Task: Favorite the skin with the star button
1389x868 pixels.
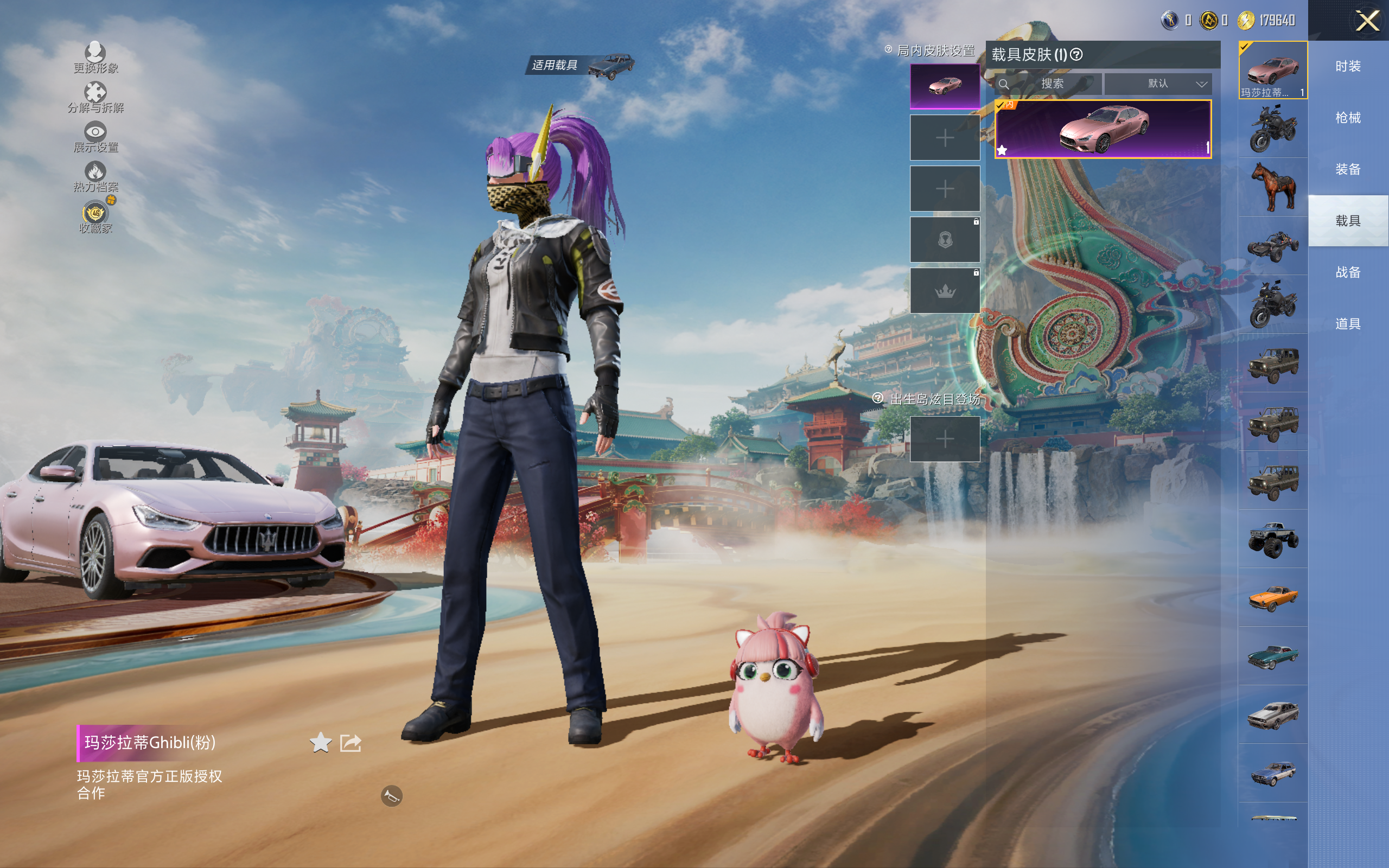Action: pyautogui.click(x=320, y=743)
